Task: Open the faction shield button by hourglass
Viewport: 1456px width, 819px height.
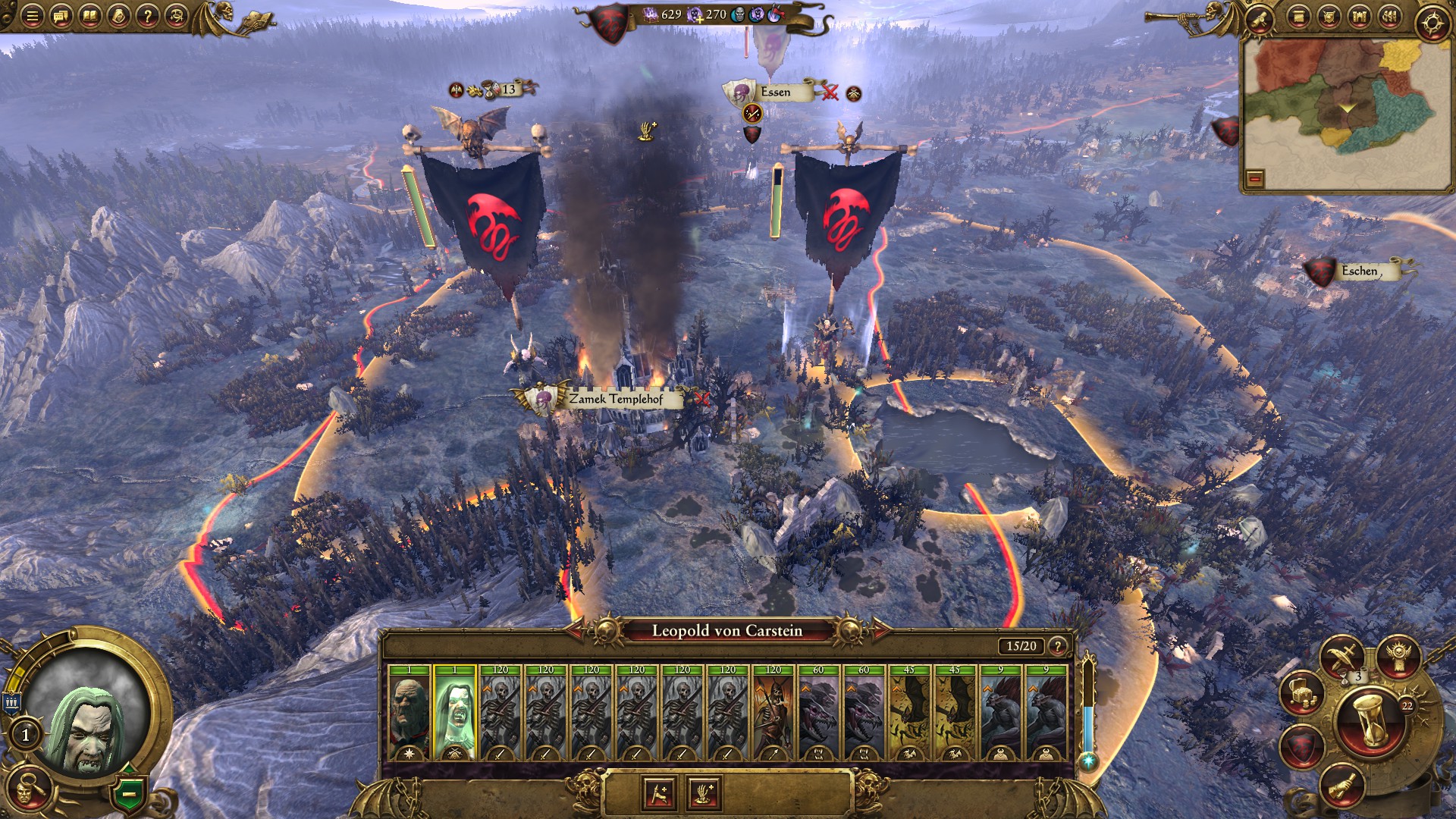Action: (x=1302, y=747)
